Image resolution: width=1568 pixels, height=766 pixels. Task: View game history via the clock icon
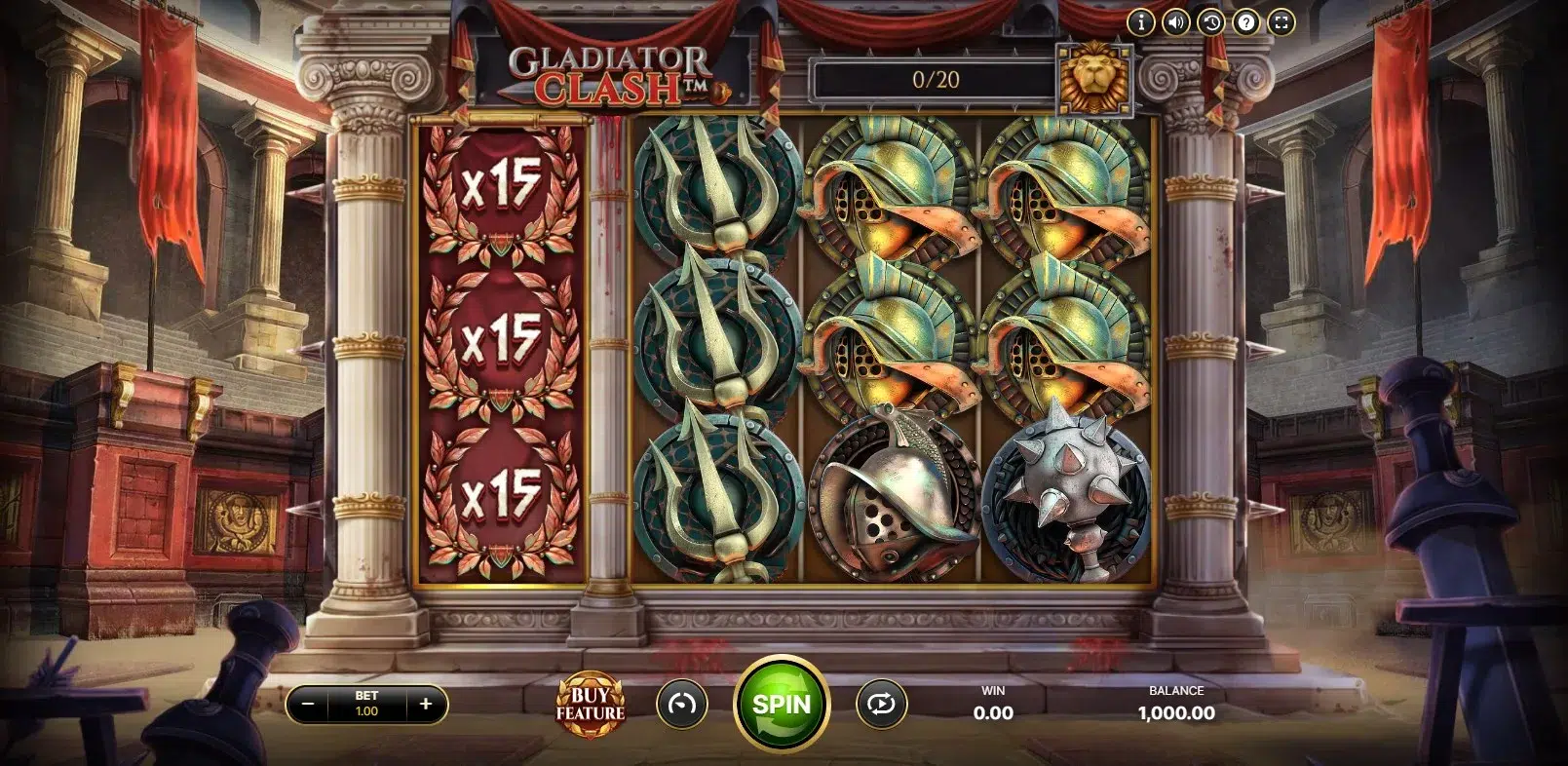click(x=1211, y=22)
